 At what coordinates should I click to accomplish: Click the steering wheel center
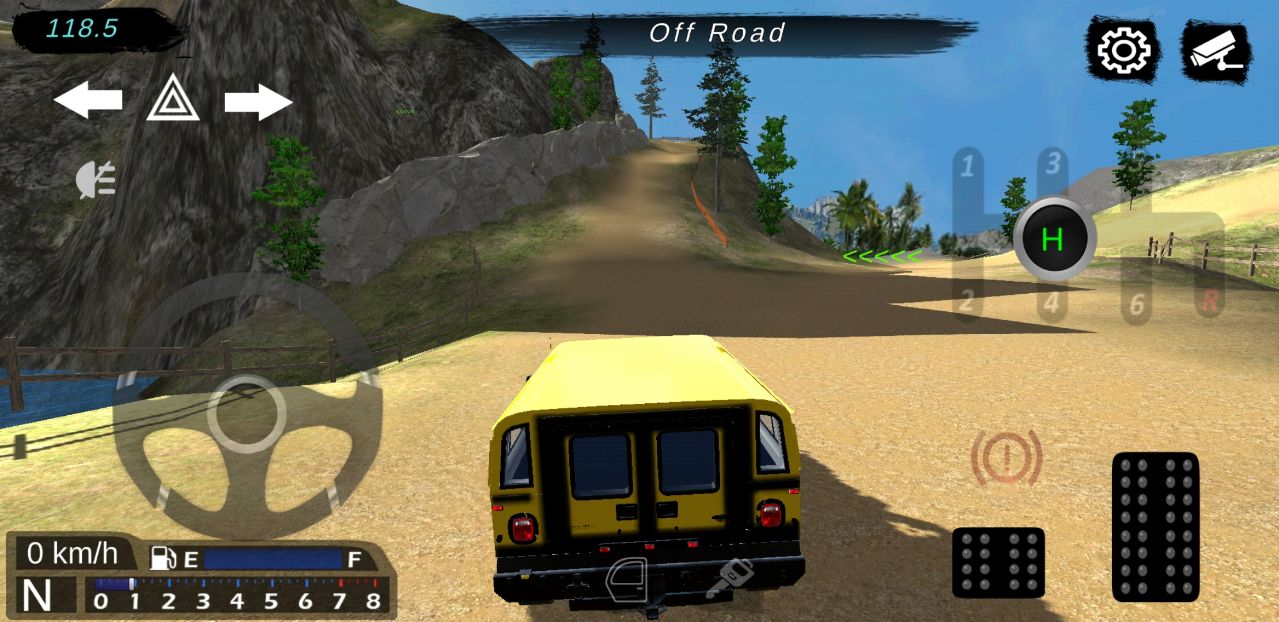click(x=246, y=413)
